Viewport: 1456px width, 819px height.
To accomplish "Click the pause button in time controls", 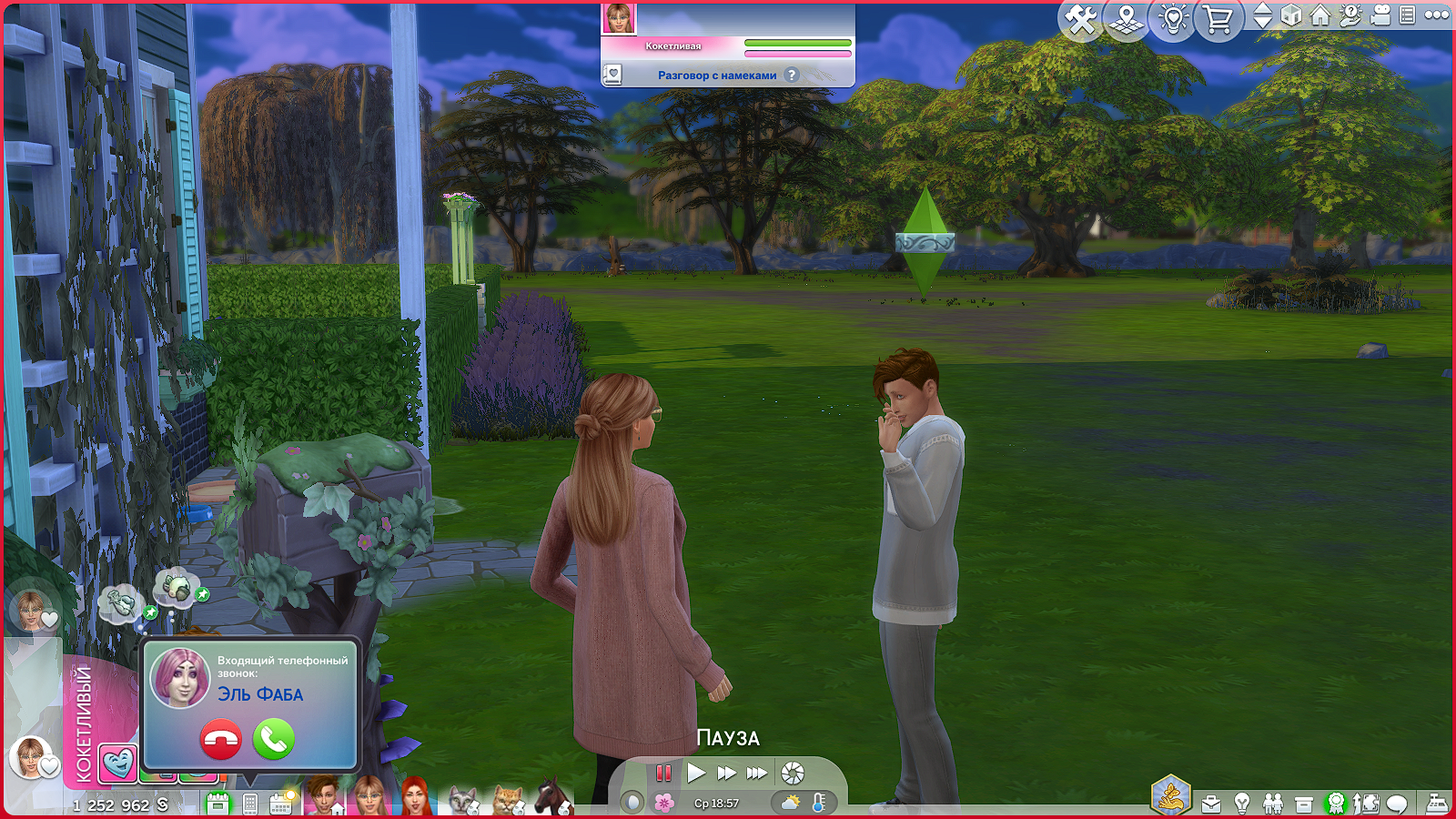I will [663, 773].
